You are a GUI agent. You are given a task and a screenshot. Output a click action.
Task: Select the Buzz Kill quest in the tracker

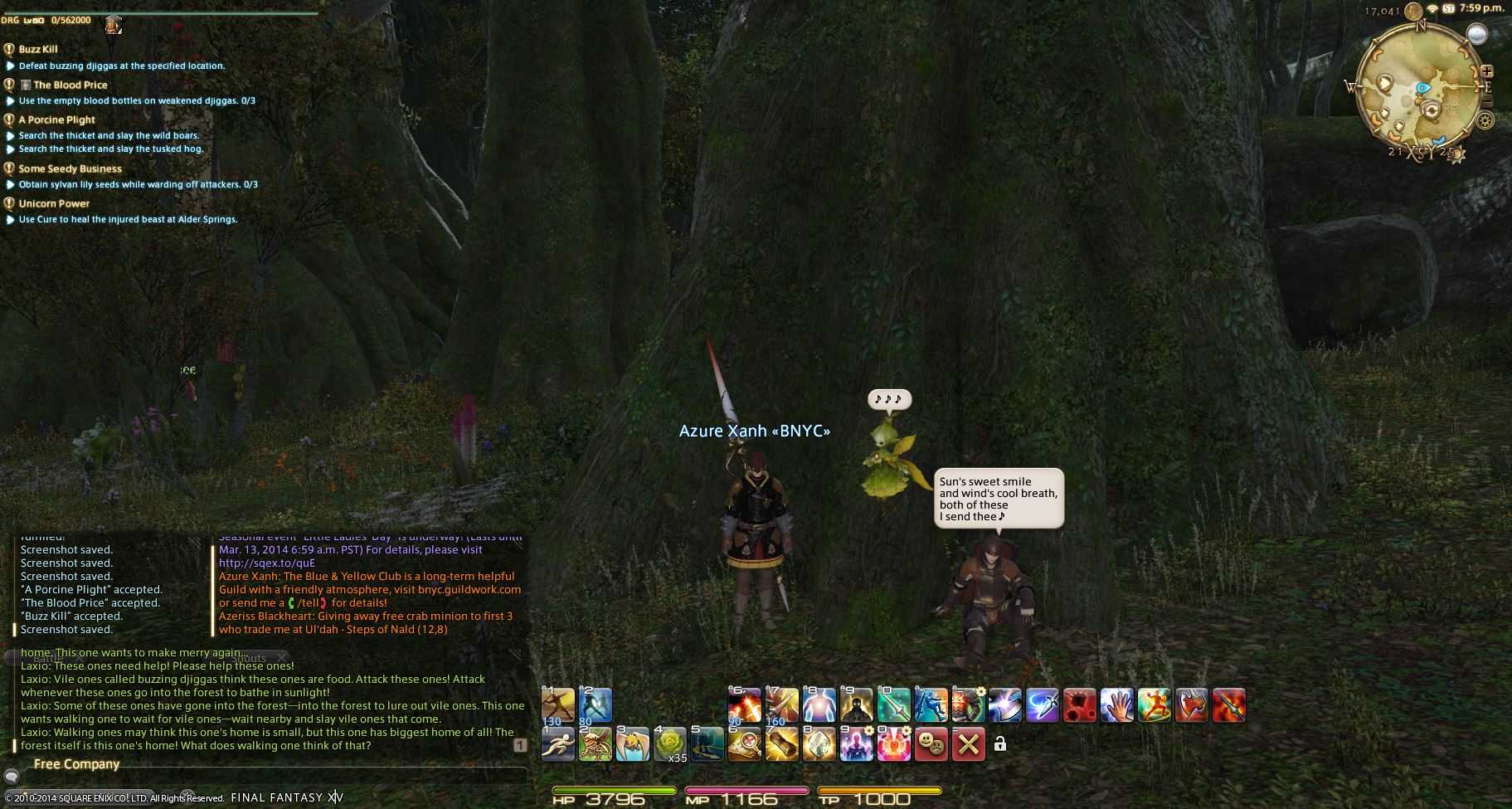tap(38, 49)
